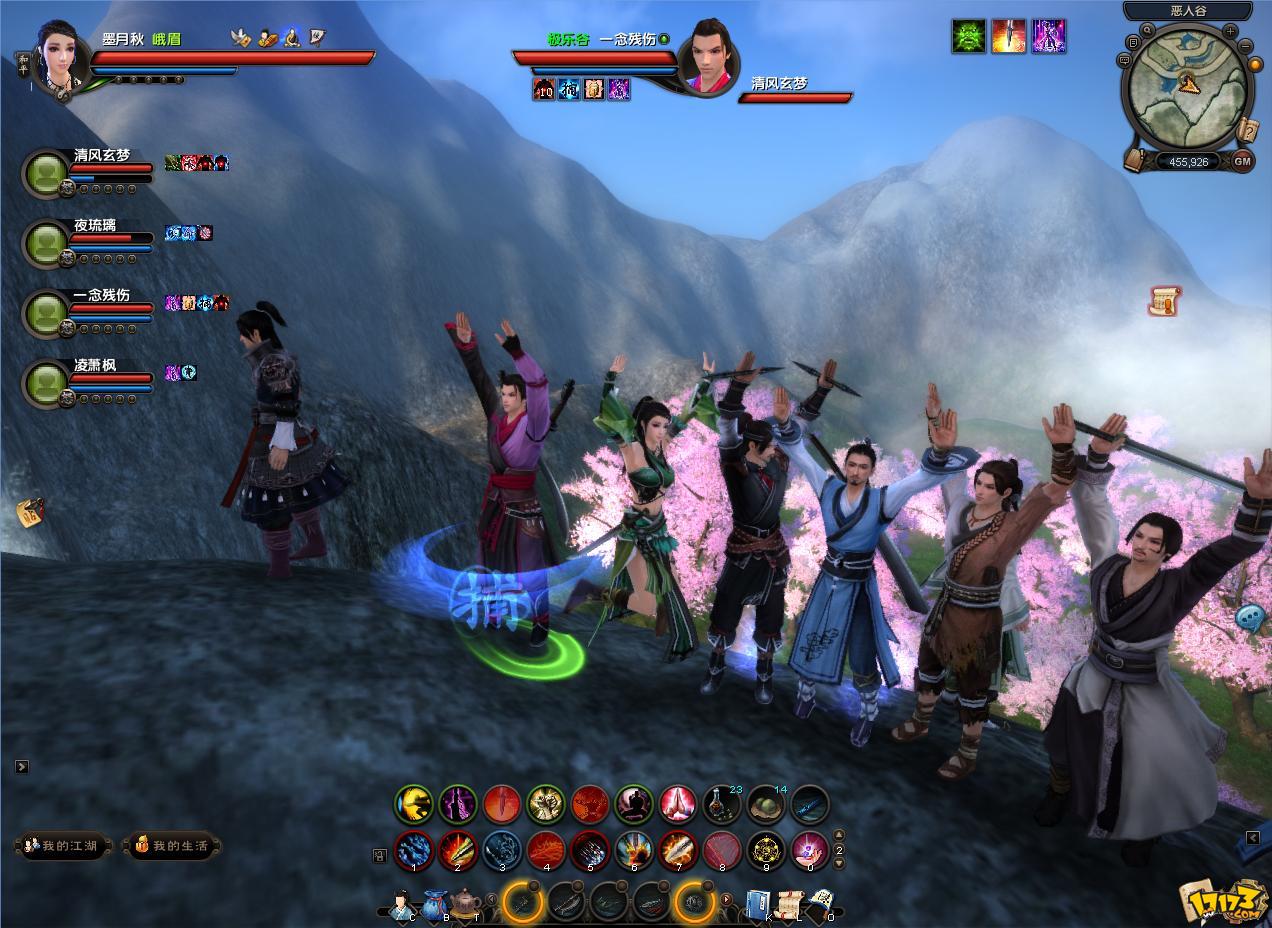Open the blue bag inventory icon
Viewport: 1272px width, 928px height.
tap(434, 907)
